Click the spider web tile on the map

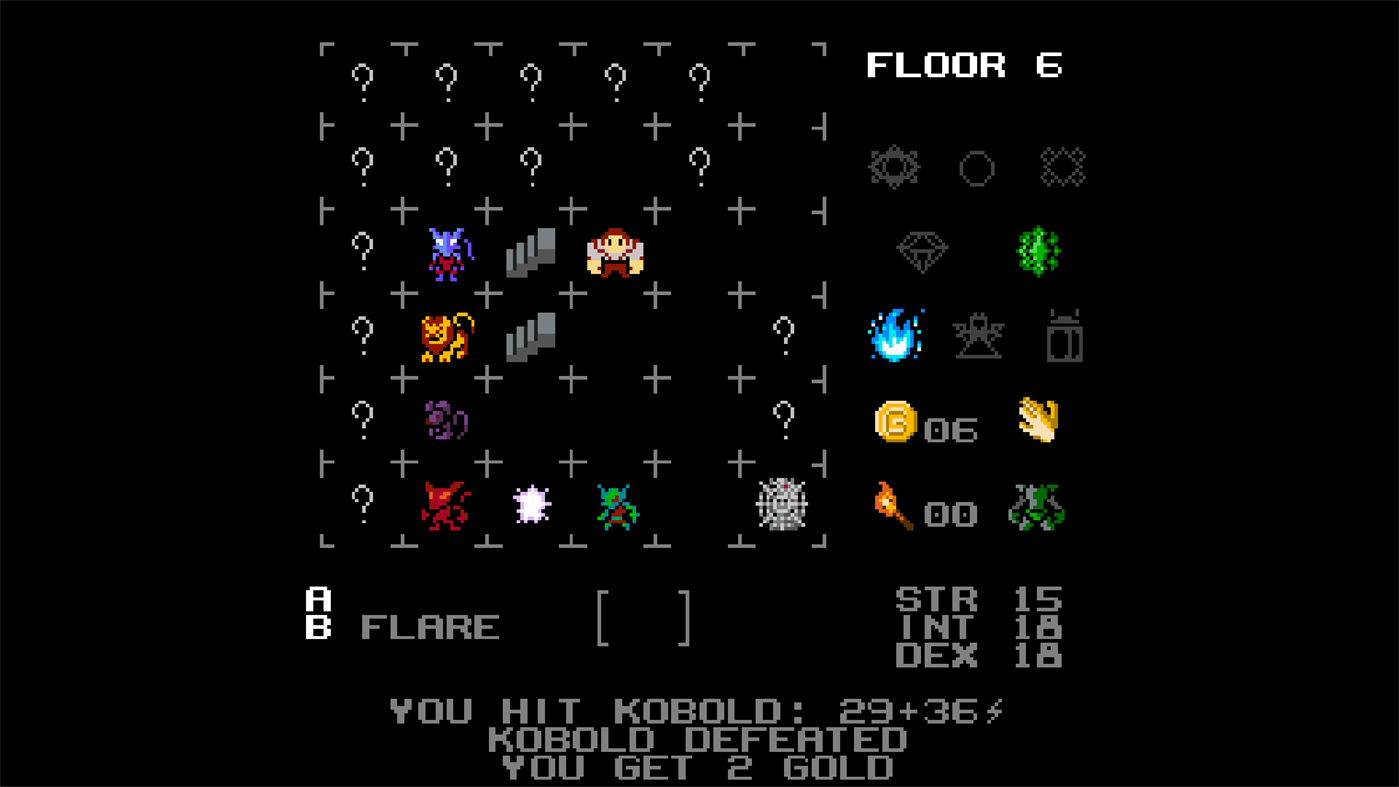tap(783, 506)
